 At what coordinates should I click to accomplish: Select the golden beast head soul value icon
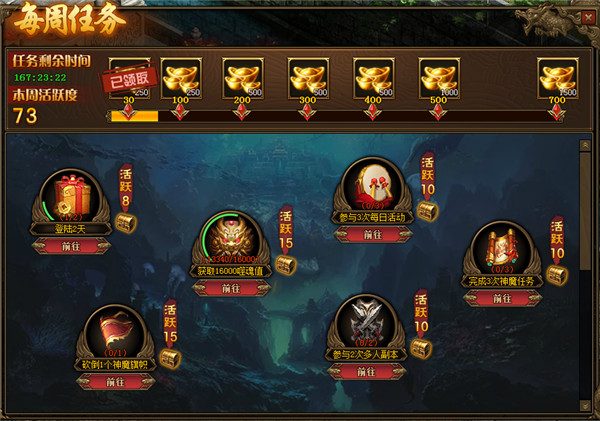[x=230, y=240]
